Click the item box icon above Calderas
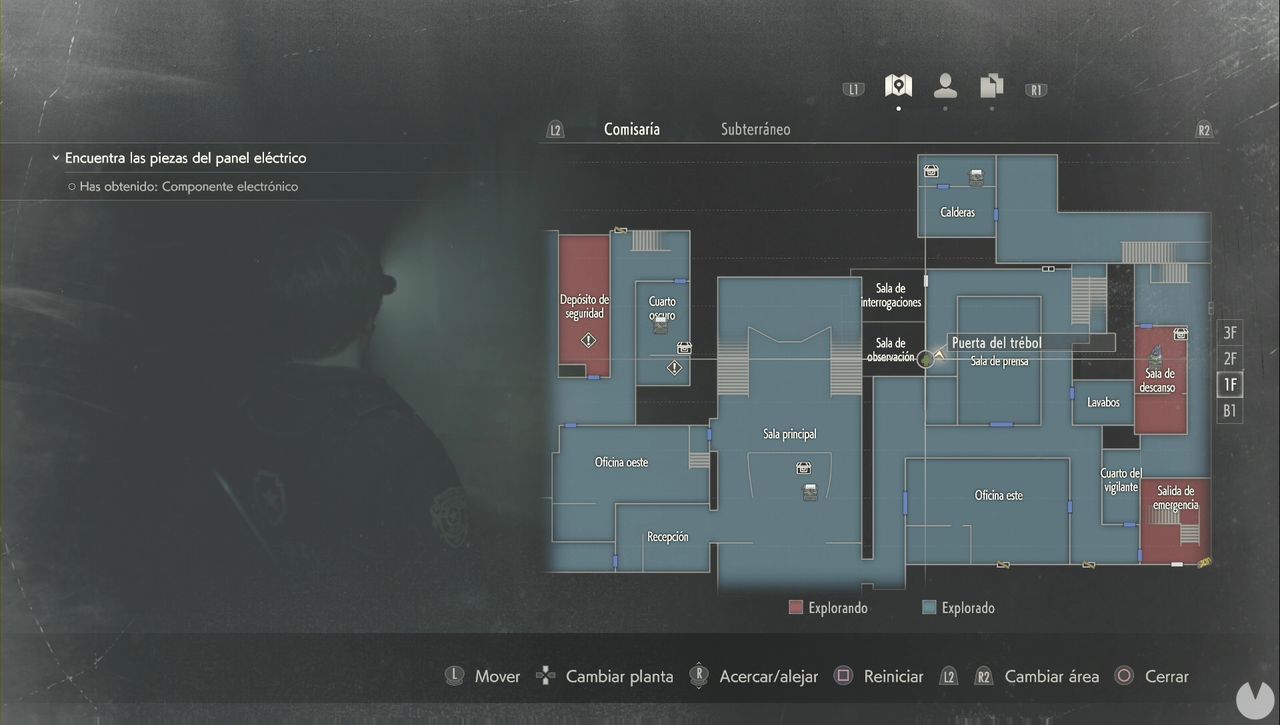Image resolution: width=1280 pixels, height=725 pixels. 930,172
